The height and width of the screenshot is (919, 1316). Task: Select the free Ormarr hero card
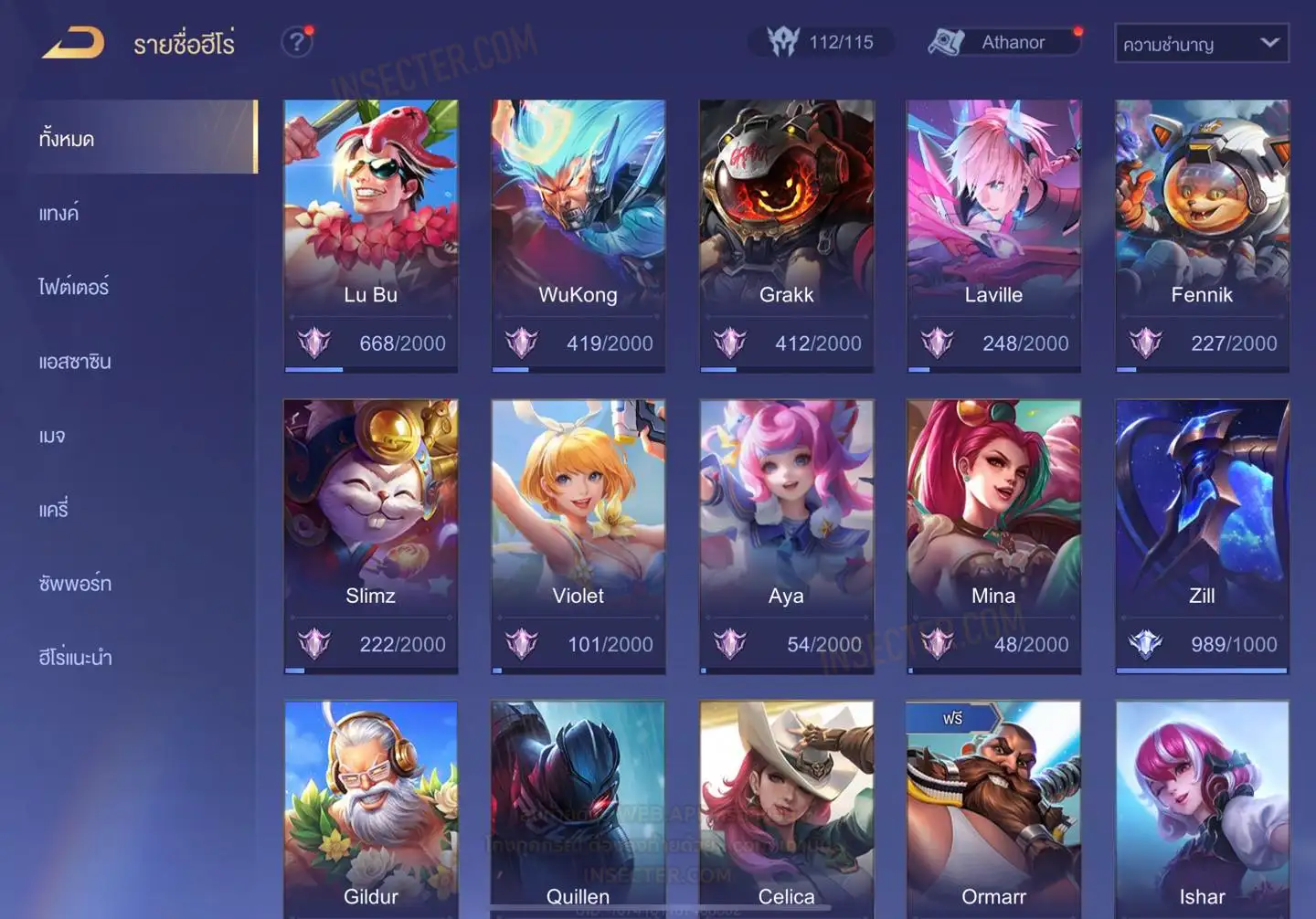[993, 808]
